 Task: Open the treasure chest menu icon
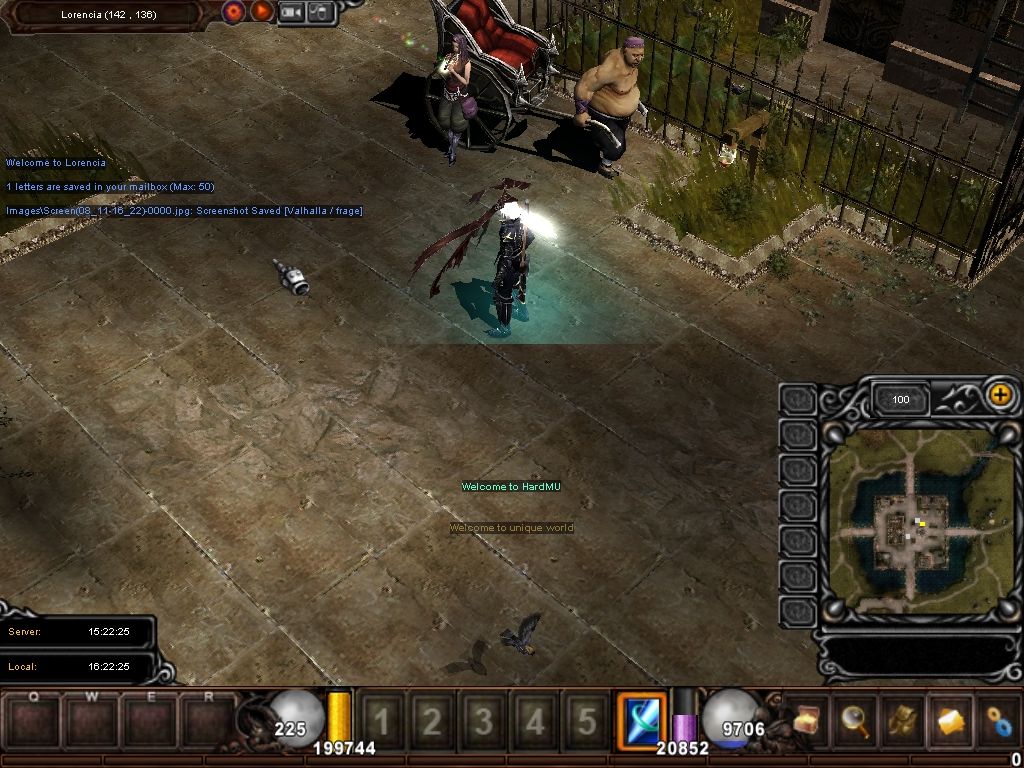(807, 720)
